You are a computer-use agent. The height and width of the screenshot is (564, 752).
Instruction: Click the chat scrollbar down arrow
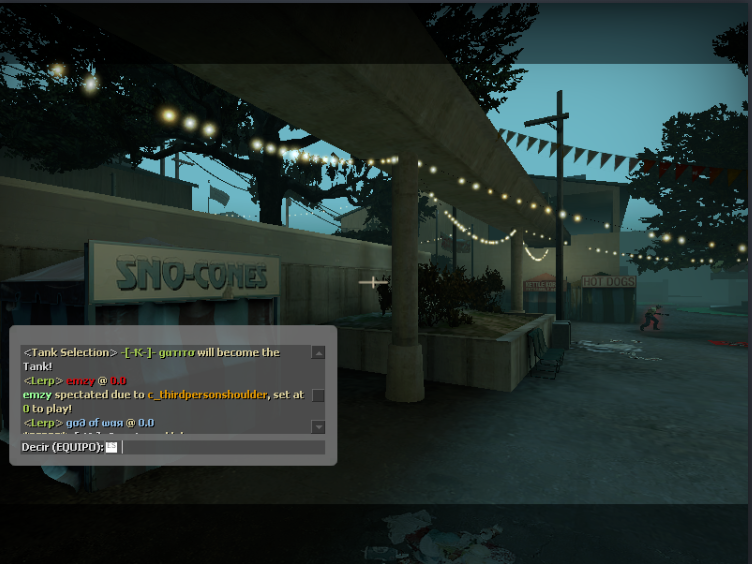coord(318,427)
